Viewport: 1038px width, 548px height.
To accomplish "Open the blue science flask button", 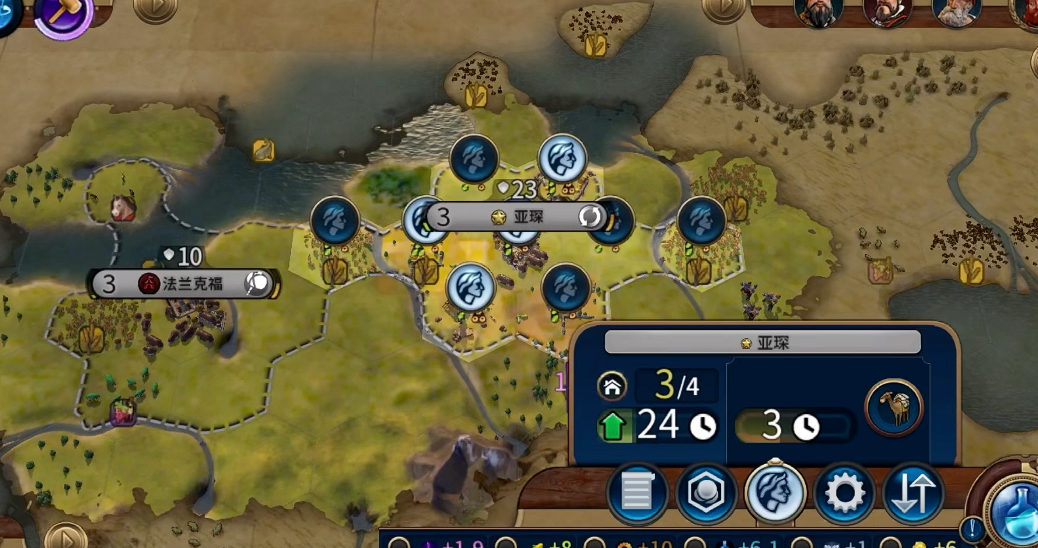I will point(1013,508).
